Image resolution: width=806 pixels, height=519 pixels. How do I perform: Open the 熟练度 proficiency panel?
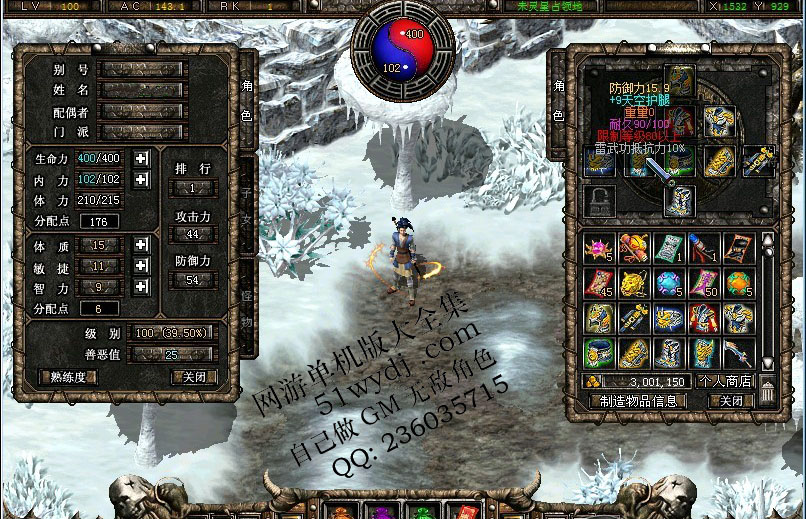pyautogui.click(x=69, y=377)
